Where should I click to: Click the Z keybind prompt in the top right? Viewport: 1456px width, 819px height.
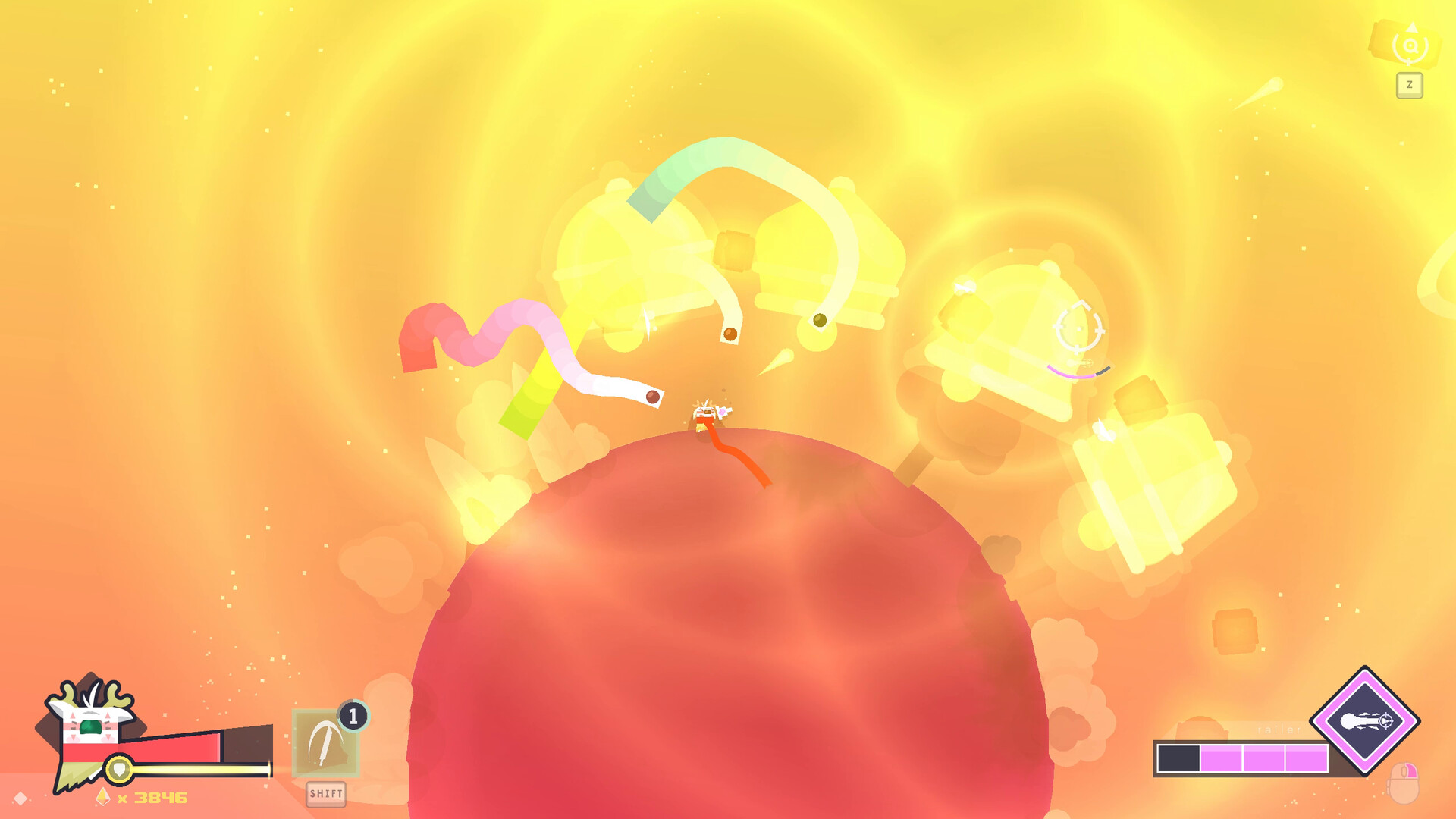point(1409,86)
